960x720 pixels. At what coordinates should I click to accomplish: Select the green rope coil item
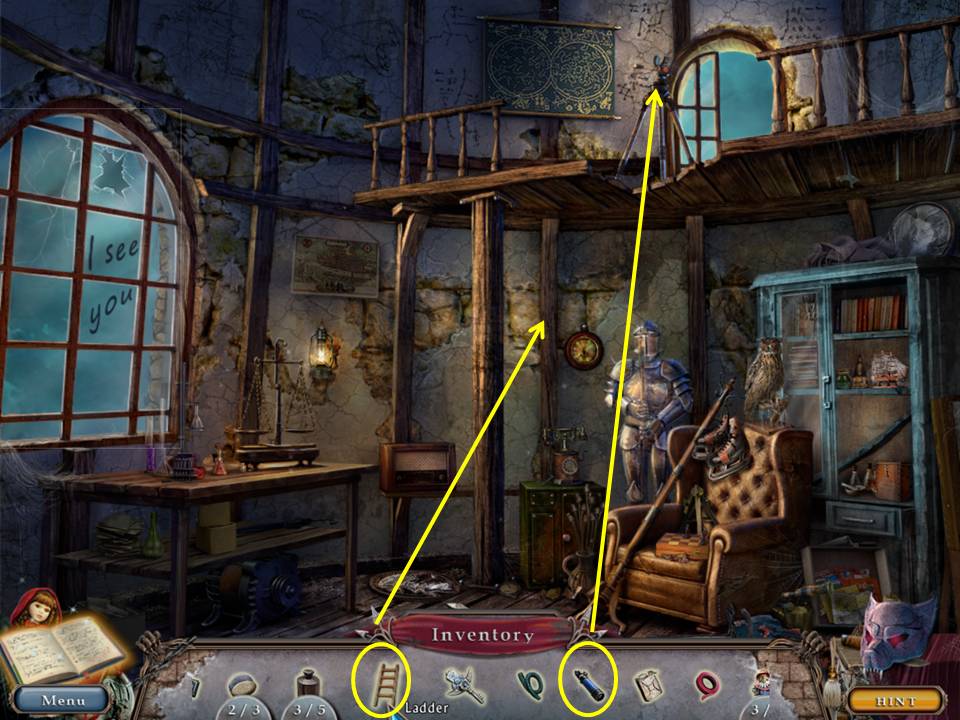528,684
